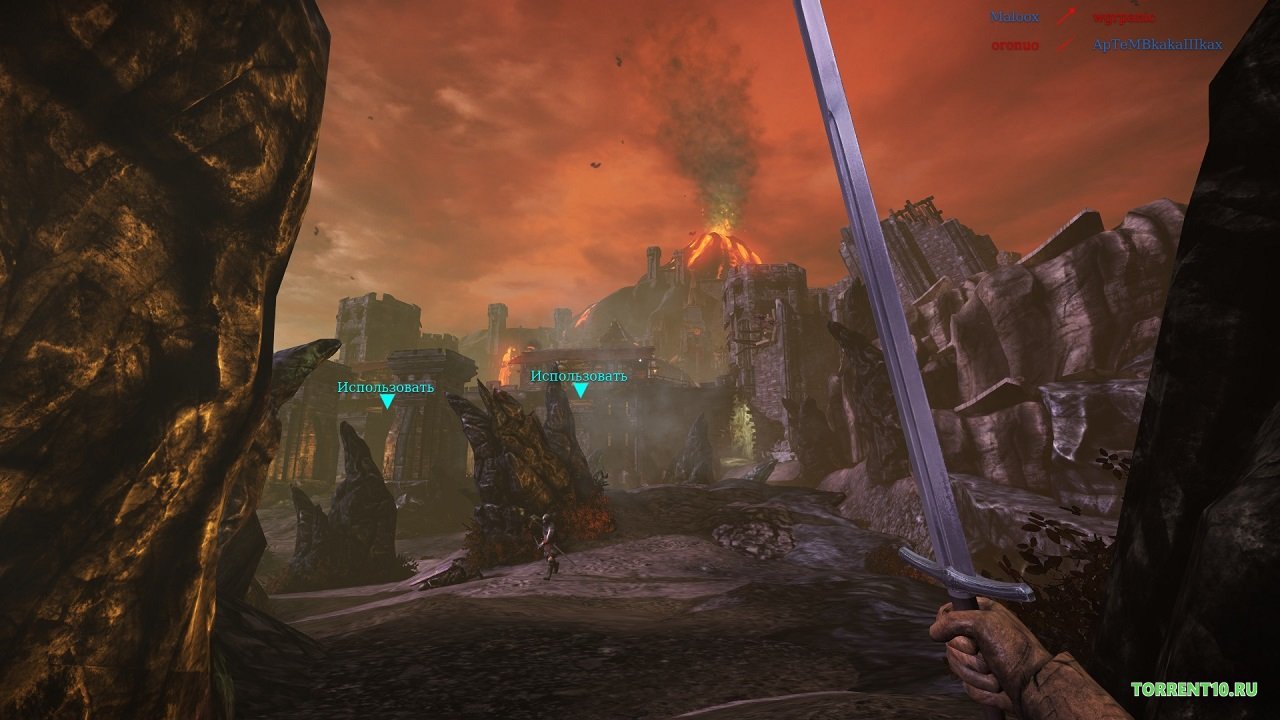The height and width of the screenshot is (720, 1280).
Task: Click player name Maloox in the kill feed
Action: [x=1014, y=18]
